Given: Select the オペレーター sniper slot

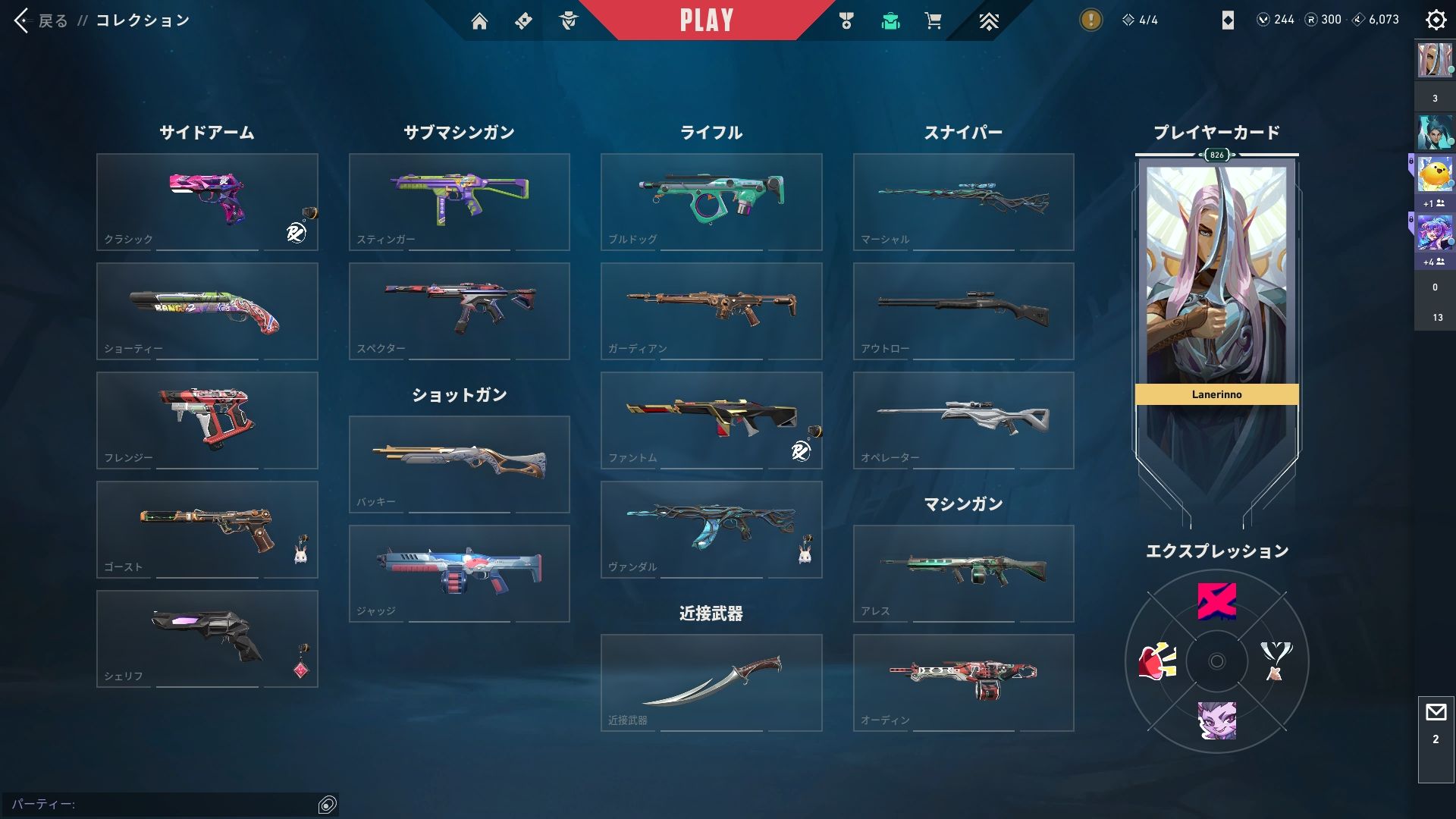Looking at the screenshot, I should pyautogui.click(x=963, y=420).
